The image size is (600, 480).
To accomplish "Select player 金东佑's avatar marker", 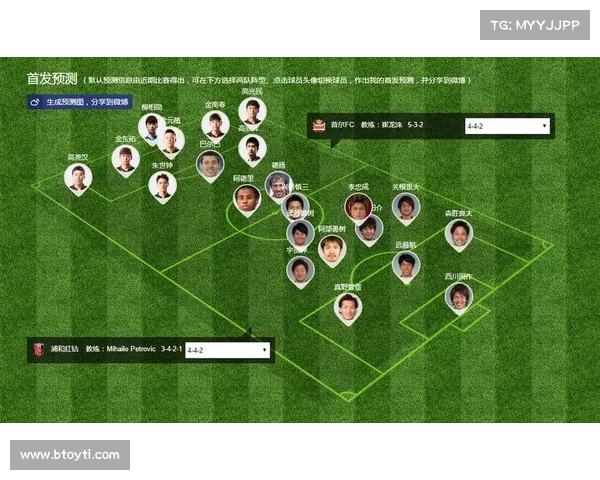I will [125, 158].
